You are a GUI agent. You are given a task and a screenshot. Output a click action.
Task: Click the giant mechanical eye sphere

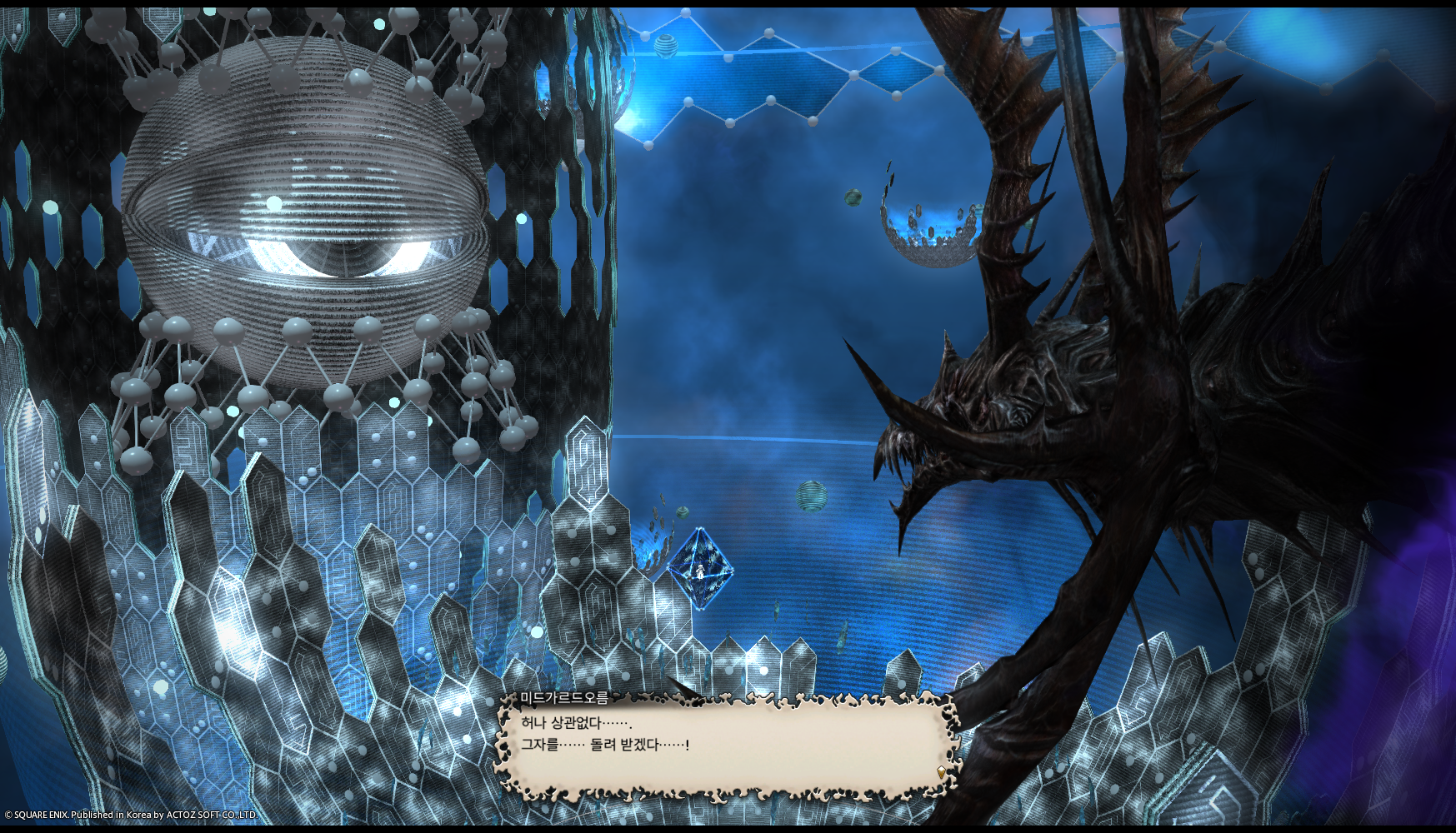pos(304,208)
